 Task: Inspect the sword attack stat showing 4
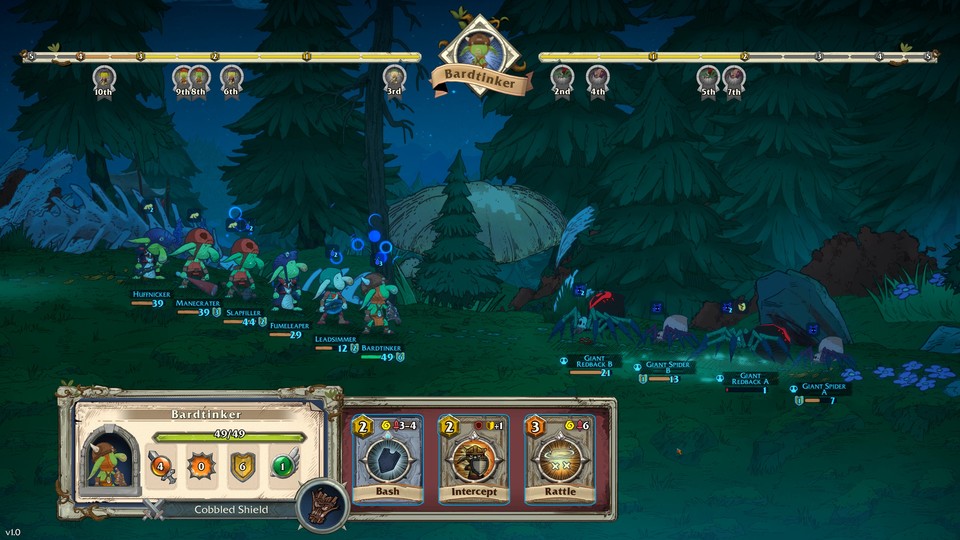tap(162, 466)
